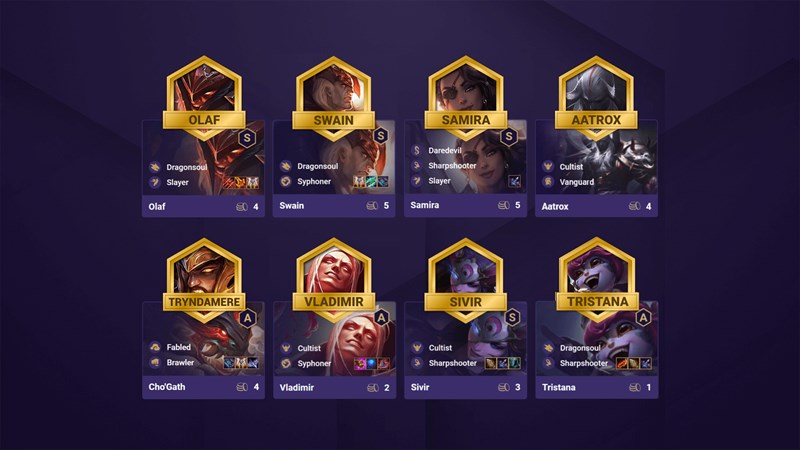The width and height of the screenshot is (800, 450).
Task: Select the Slayer trait on Olaf's card
Action: 179,181
